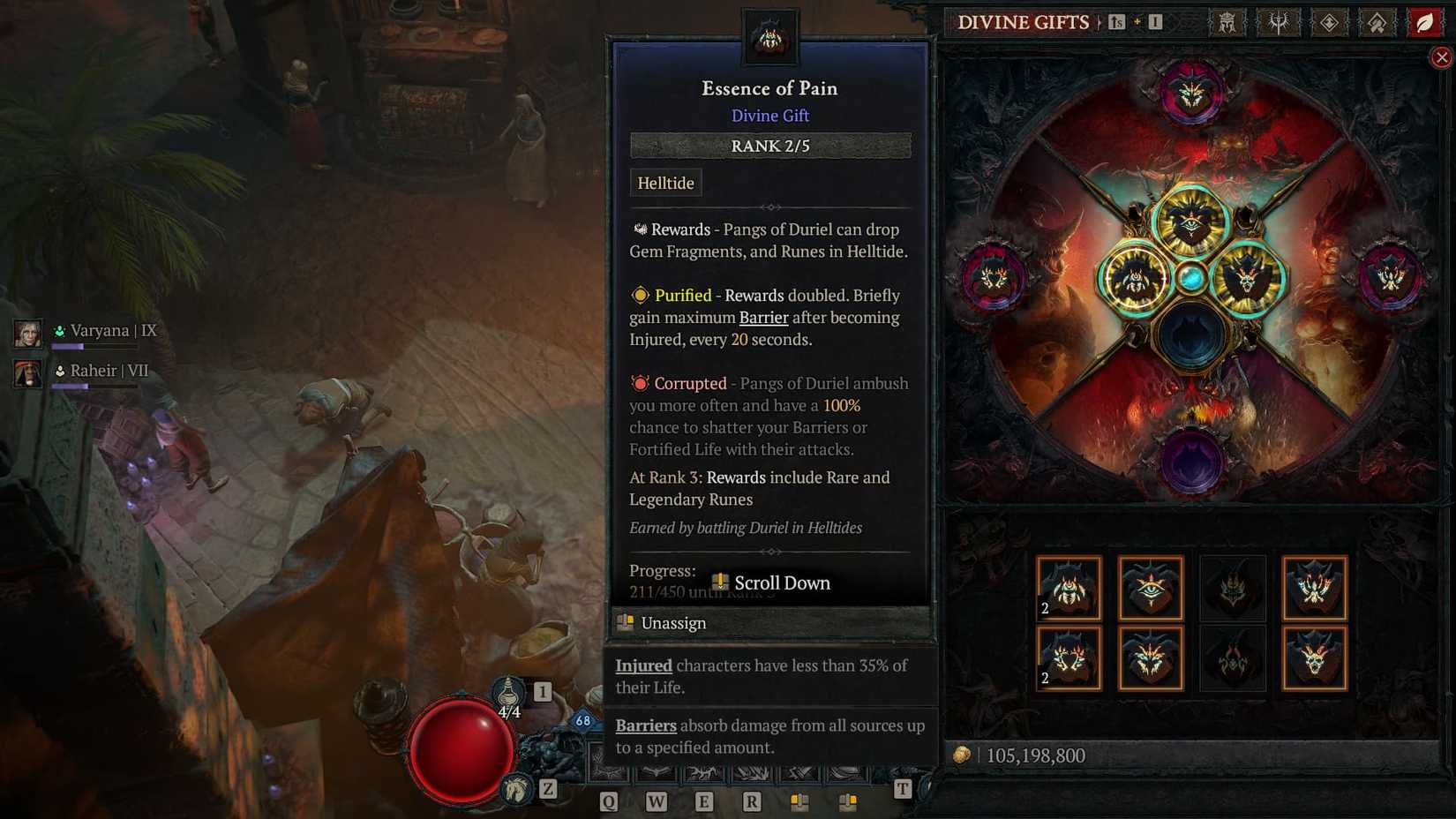Screen dimensions: 1456x819
Task: Click the Helltide tag on the tooltip
Action: tap(666, 183)
